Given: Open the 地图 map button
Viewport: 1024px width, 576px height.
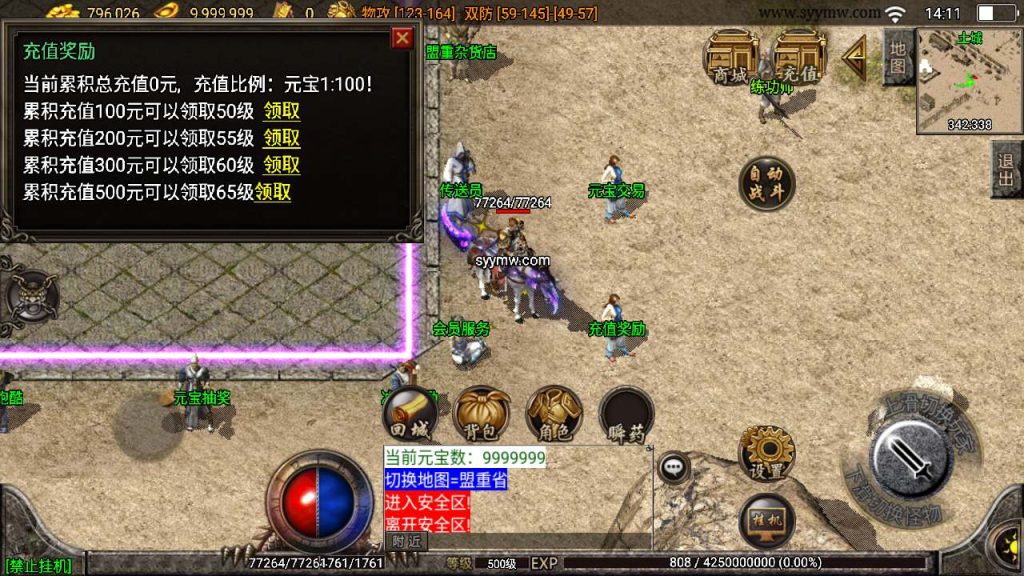Looking at the screenshot, I should 897,56.
